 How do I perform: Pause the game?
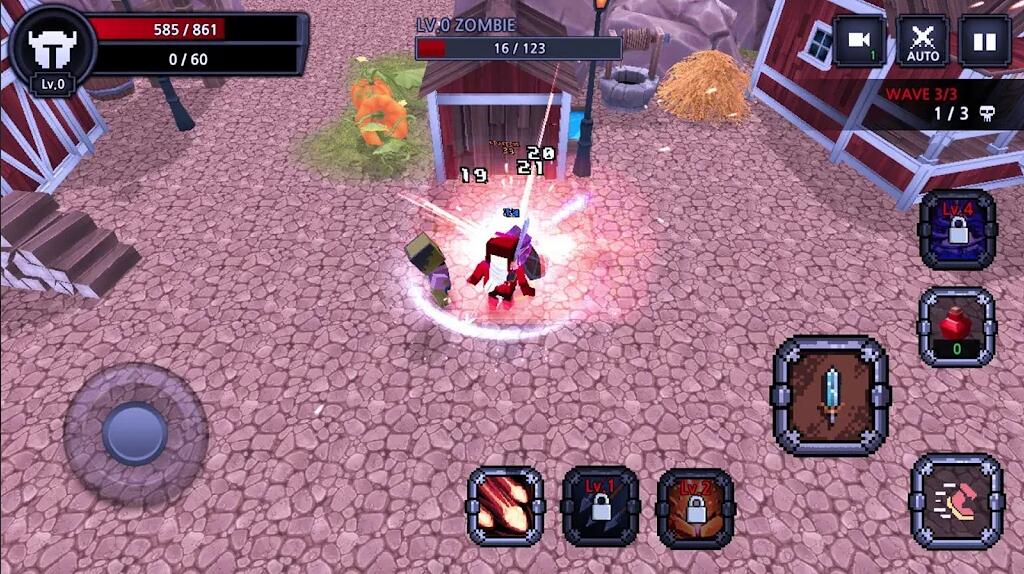(985, 41)
